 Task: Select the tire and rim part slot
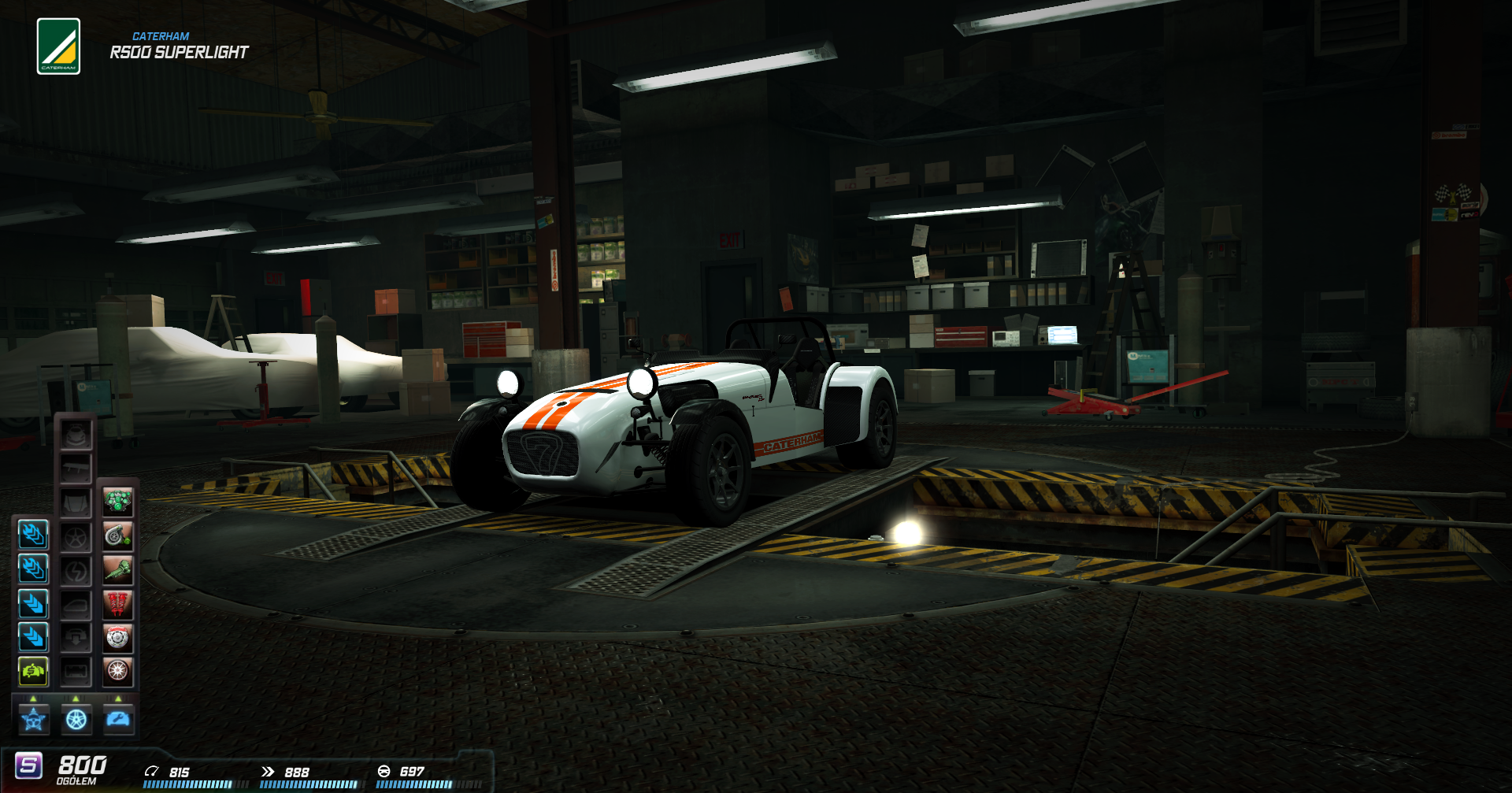(x=118, y=671)
